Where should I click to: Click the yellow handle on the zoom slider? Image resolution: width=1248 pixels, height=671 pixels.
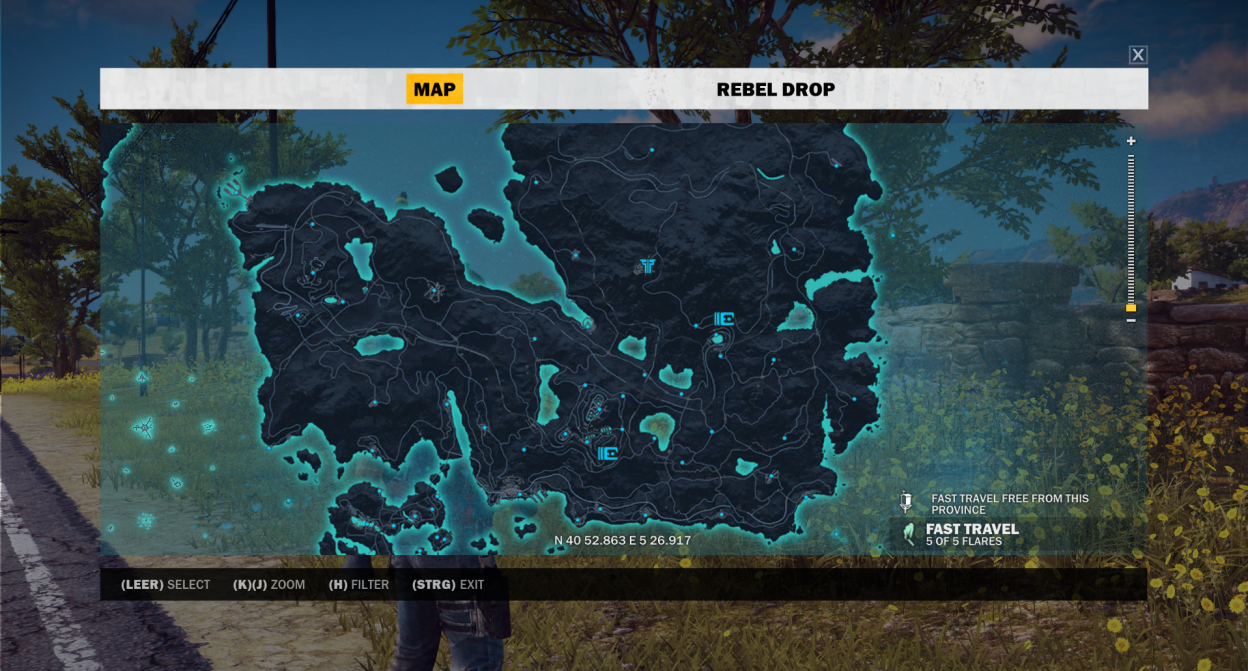click(1131, 308)
